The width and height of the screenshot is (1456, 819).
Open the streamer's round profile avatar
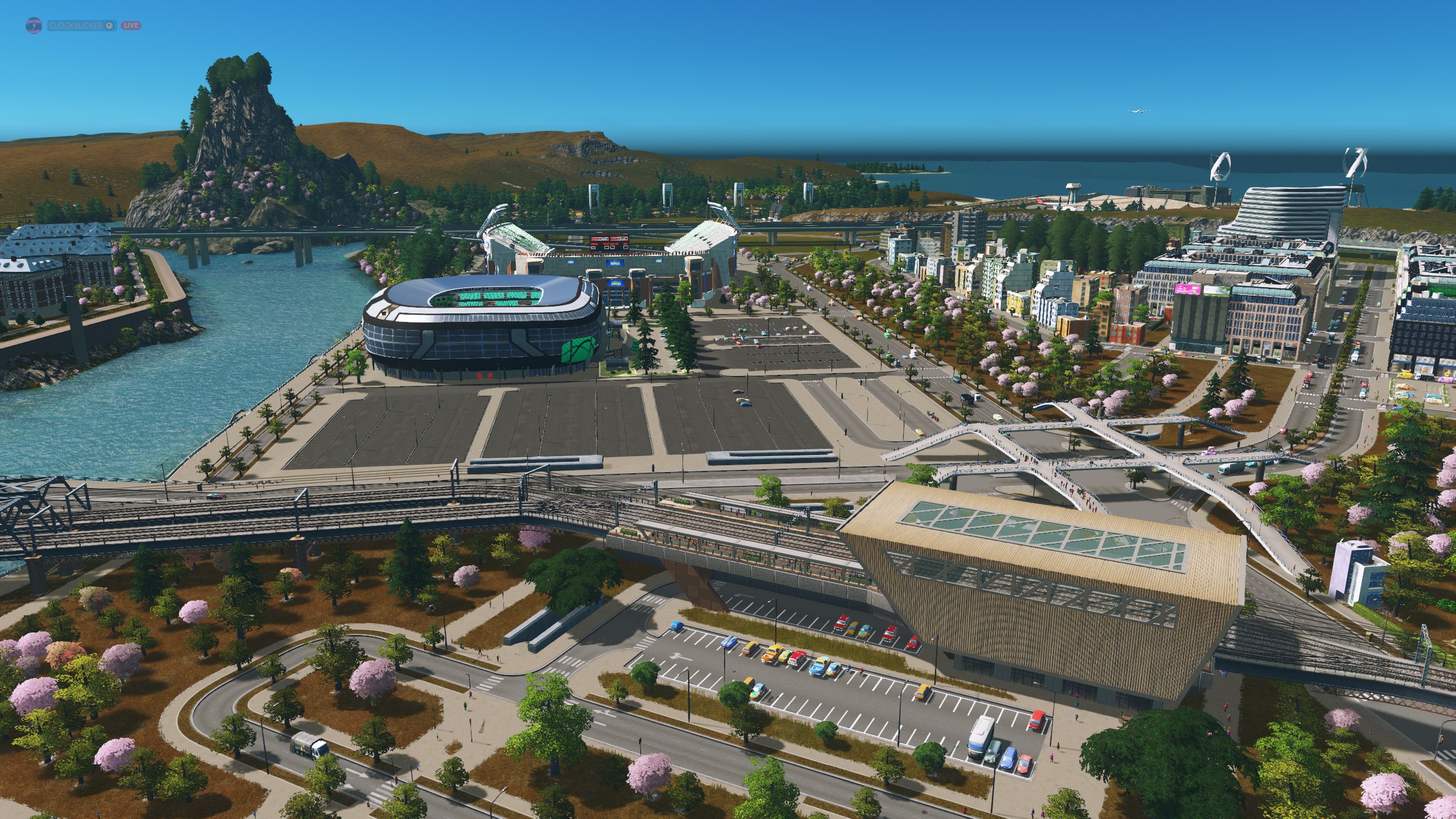tap(34, 26)
